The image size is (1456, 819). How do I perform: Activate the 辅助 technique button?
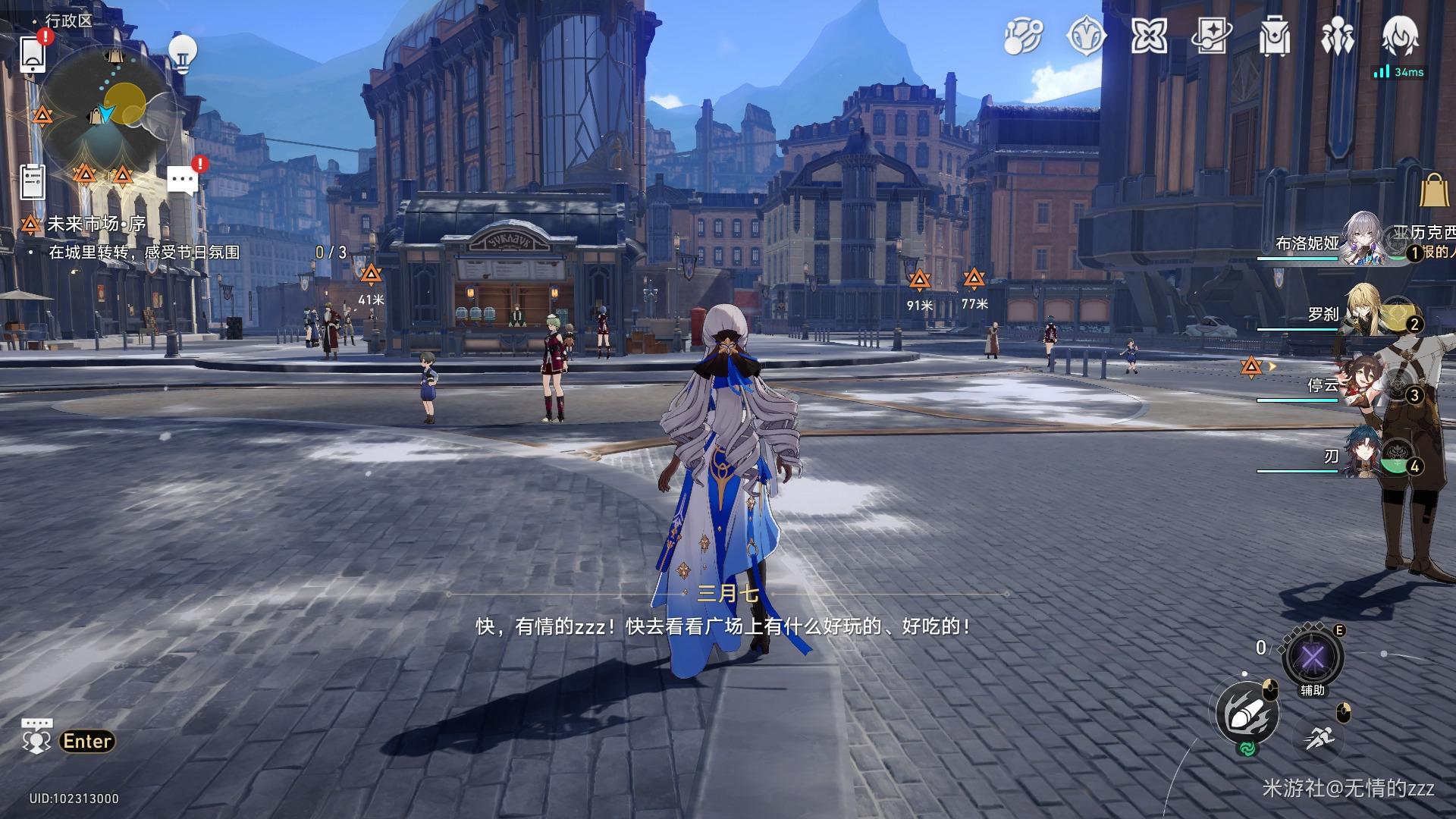click(1312, 657)
